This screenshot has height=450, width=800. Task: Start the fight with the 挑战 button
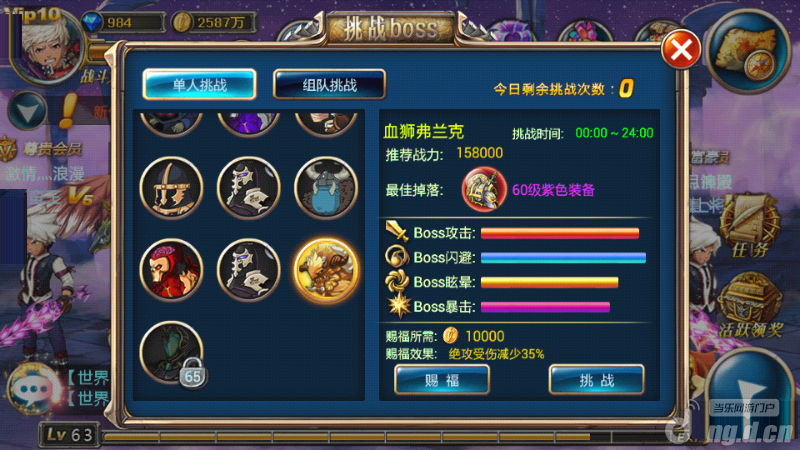(x=596, y=379)
